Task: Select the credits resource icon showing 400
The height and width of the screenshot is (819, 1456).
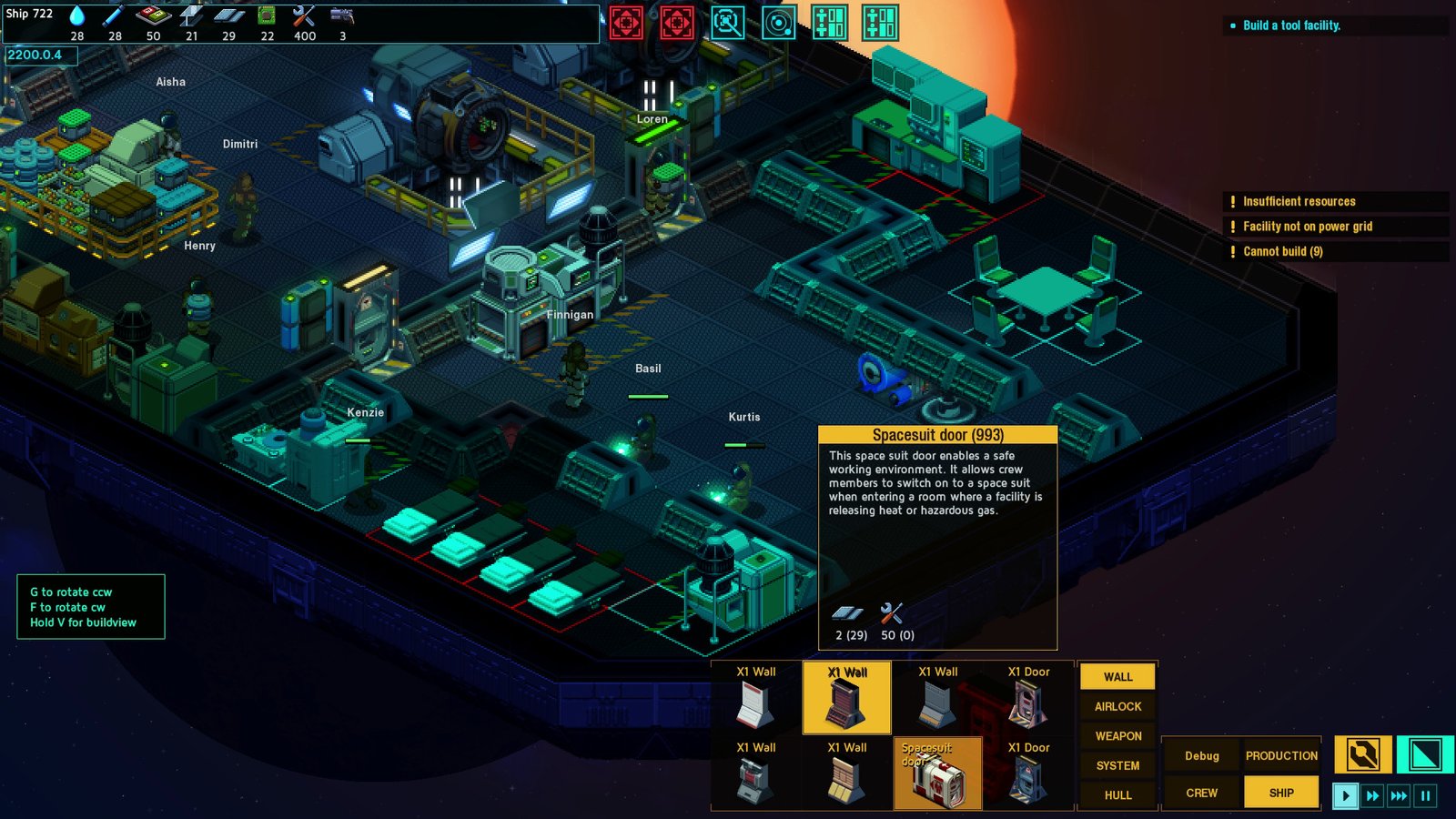Action: click(x=304, y=15)
